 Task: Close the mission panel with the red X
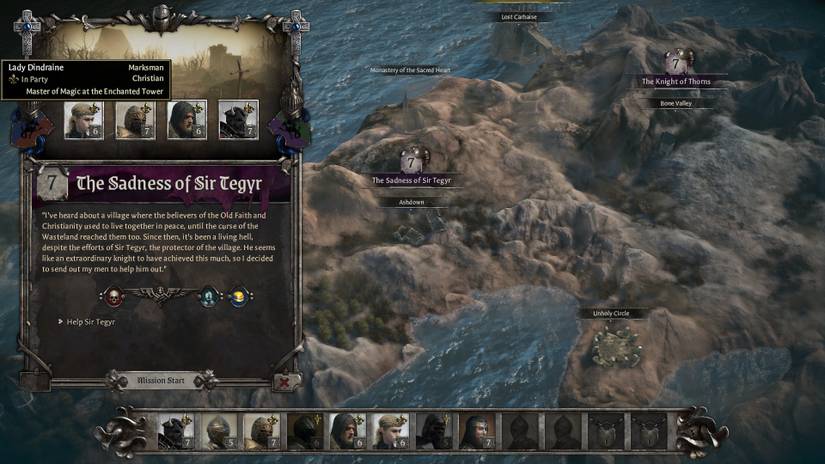tap(284, 381)
